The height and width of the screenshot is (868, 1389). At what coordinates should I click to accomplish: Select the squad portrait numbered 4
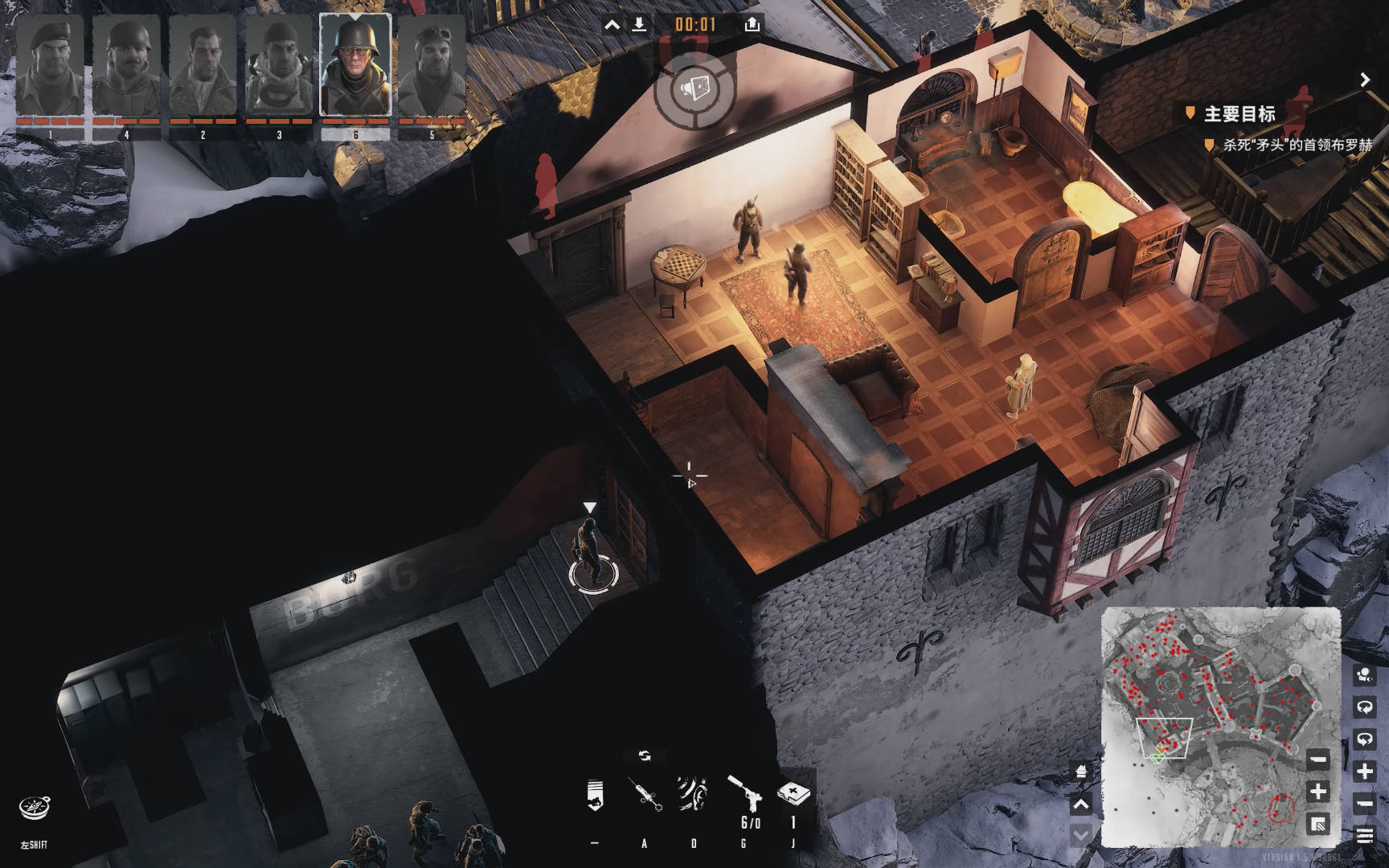[x=126, y=66]
